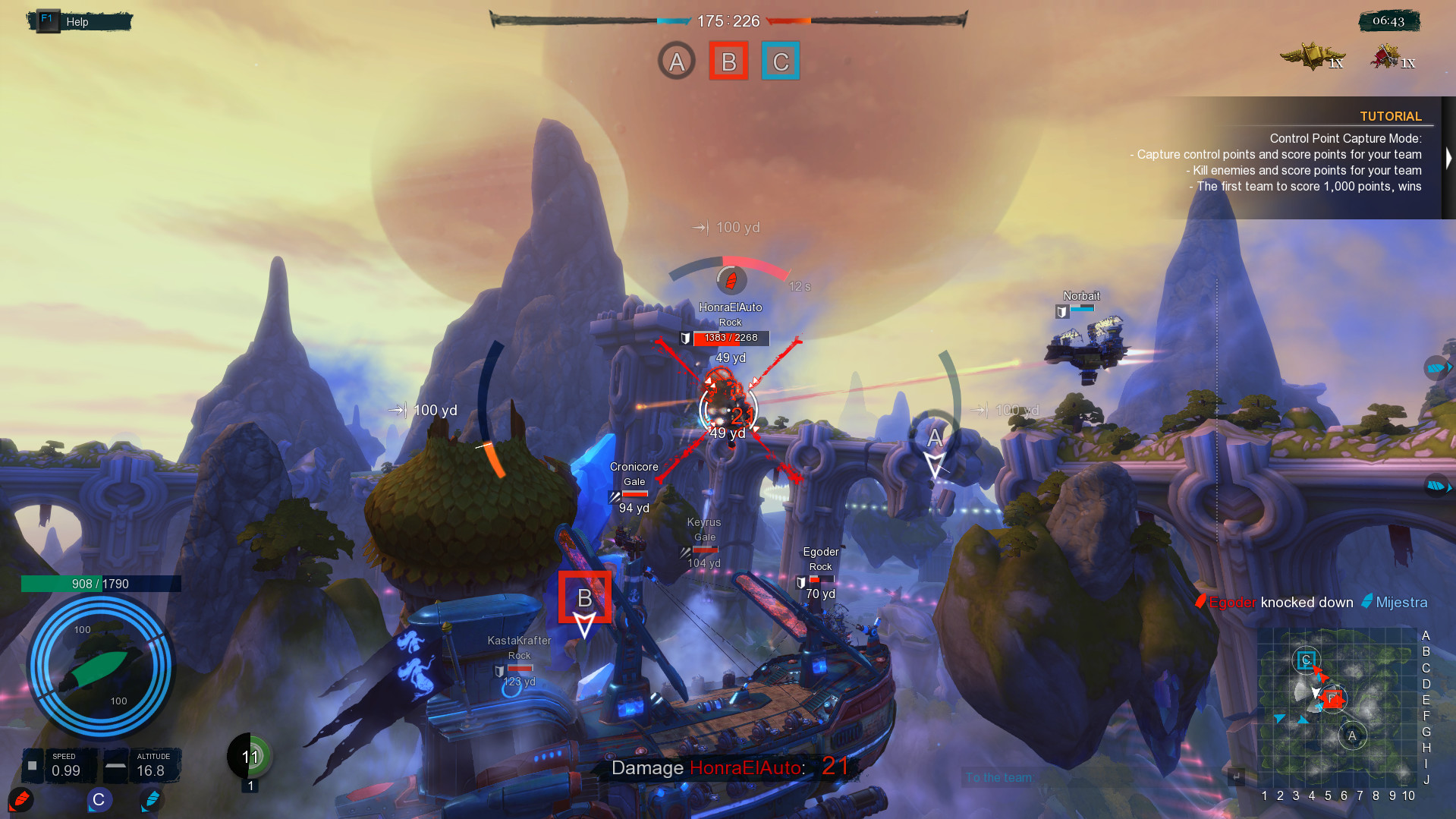Click the red banner medal icon
Viewport: 1456px width, 819px height.
[x=1385, y=58]
